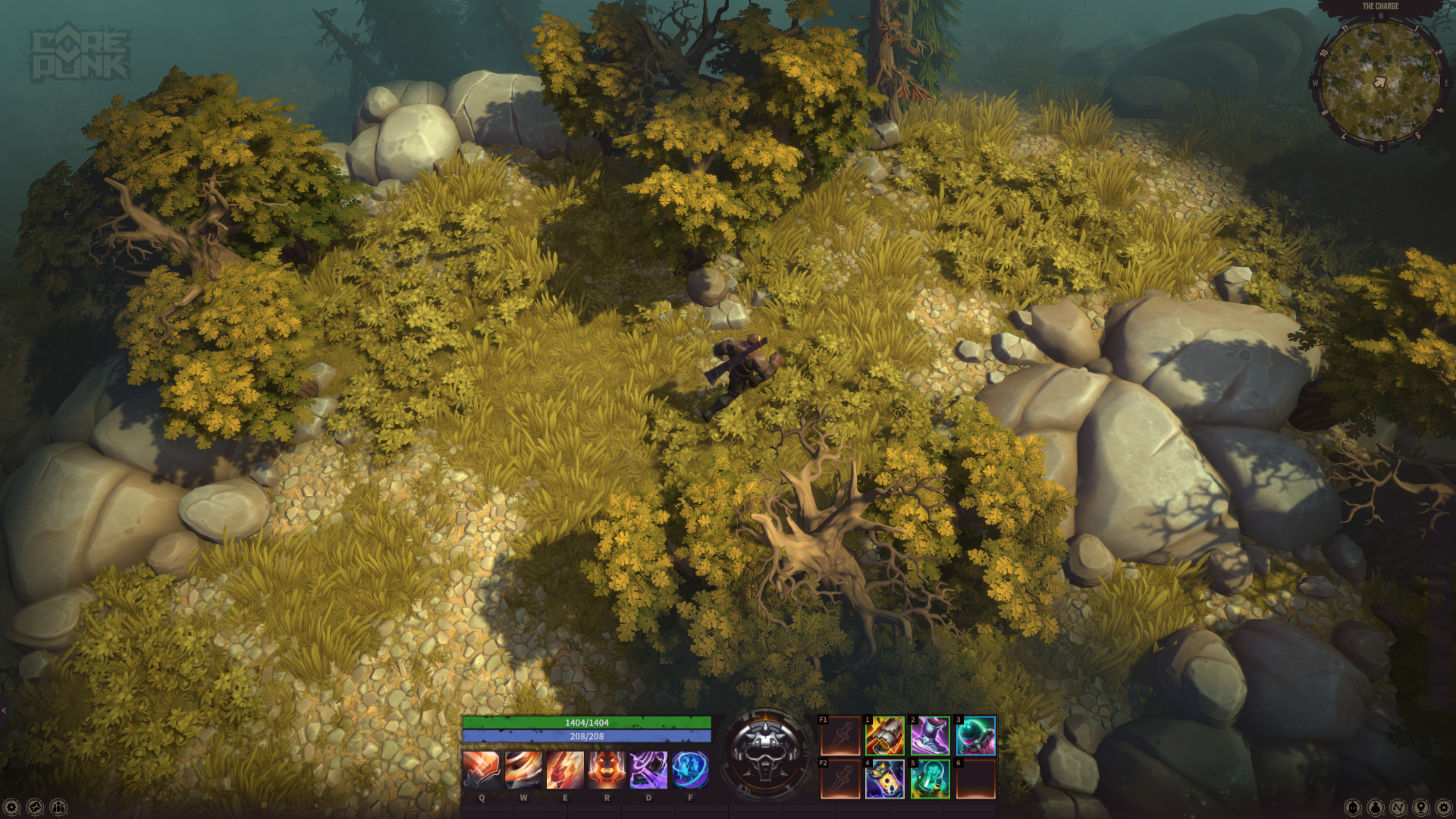
Task: Use the W whirlwind ability
Action: [x=523, y=770]
